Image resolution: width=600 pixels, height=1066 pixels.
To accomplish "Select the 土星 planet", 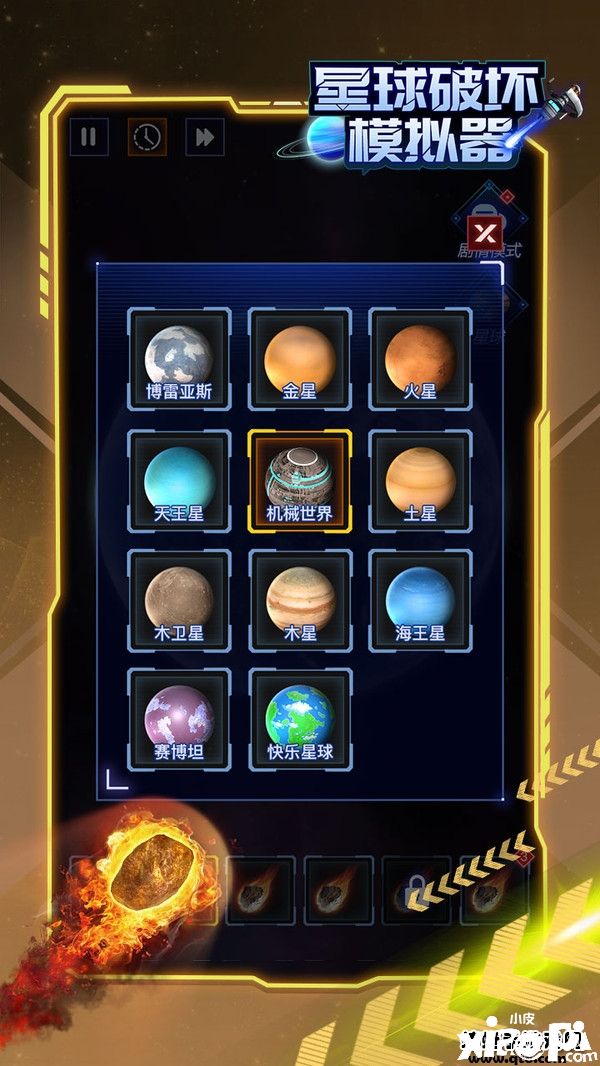I will tap(420, 480).
